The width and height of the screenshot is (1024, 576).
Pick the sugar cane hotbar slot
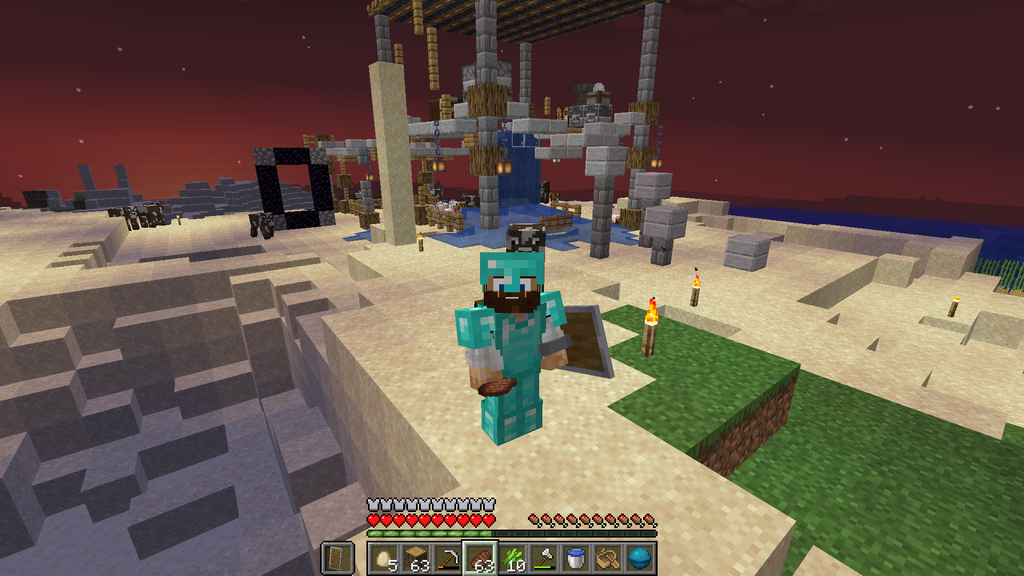[x=513, y=557]
